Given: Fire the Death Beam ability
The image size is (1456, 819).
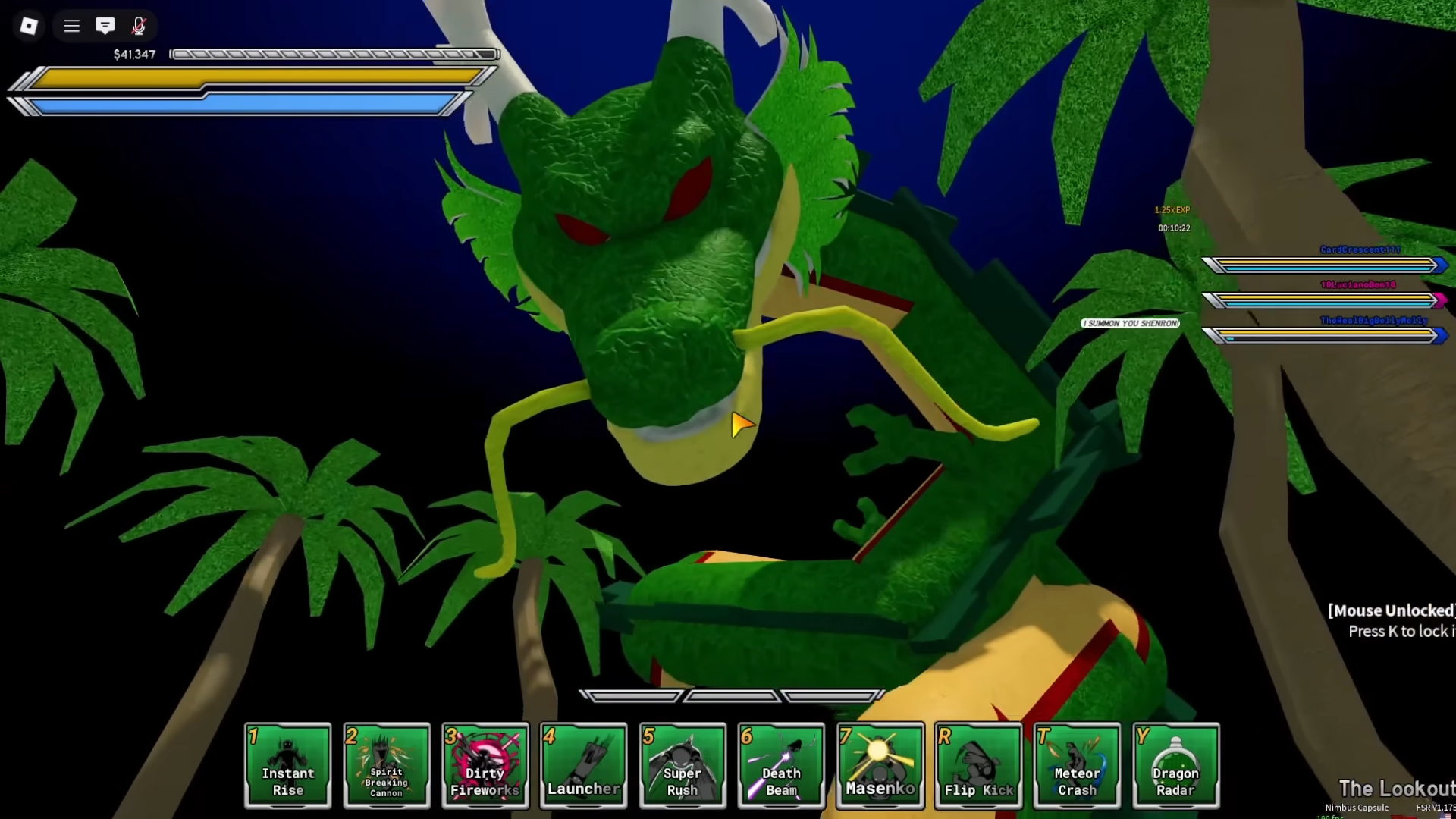Looking at the screenshot, I should [781, 764].
